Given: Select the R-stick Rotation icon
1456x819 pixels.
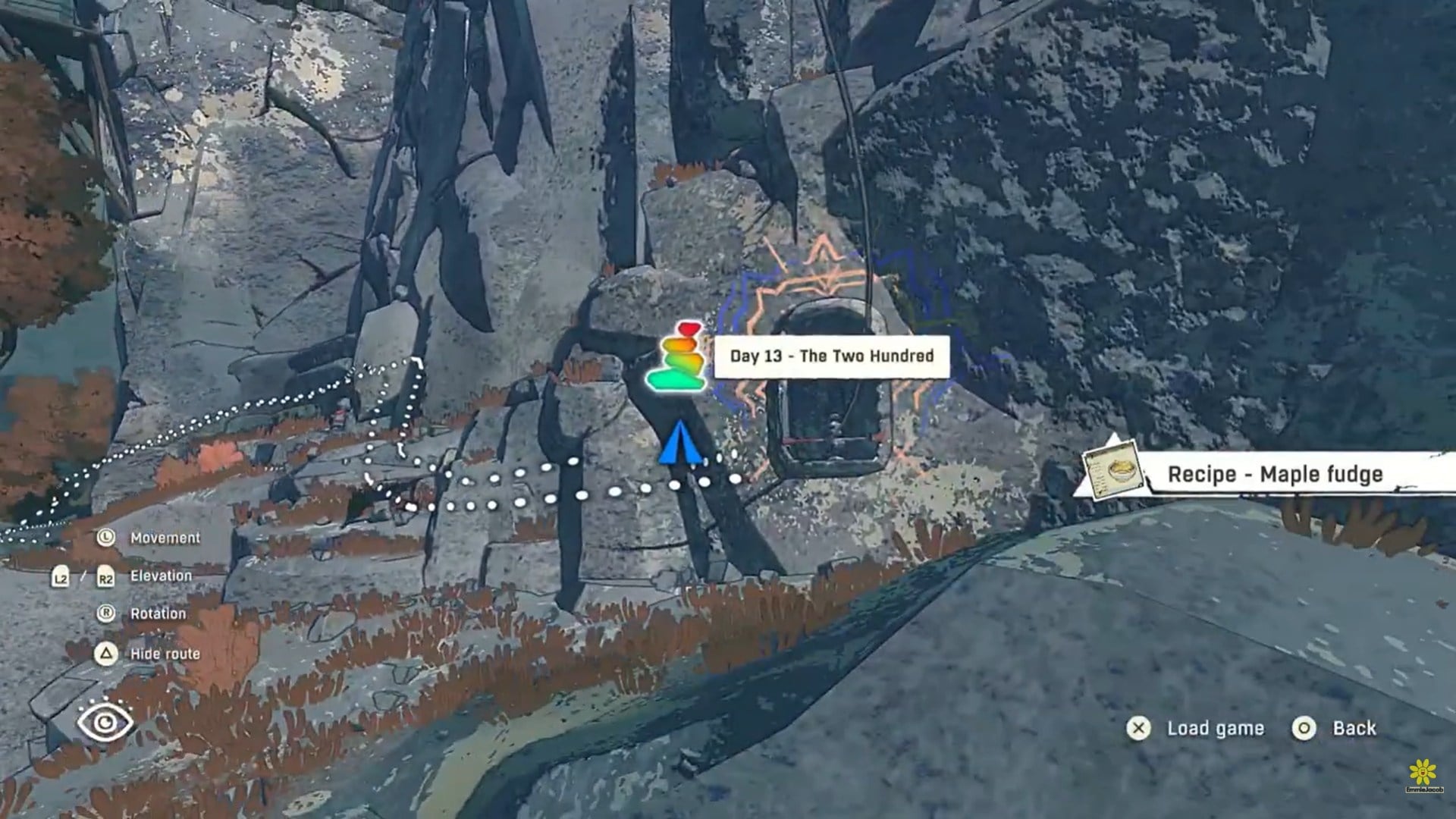Looking at the screenshot, I should [x=105, y=613].
